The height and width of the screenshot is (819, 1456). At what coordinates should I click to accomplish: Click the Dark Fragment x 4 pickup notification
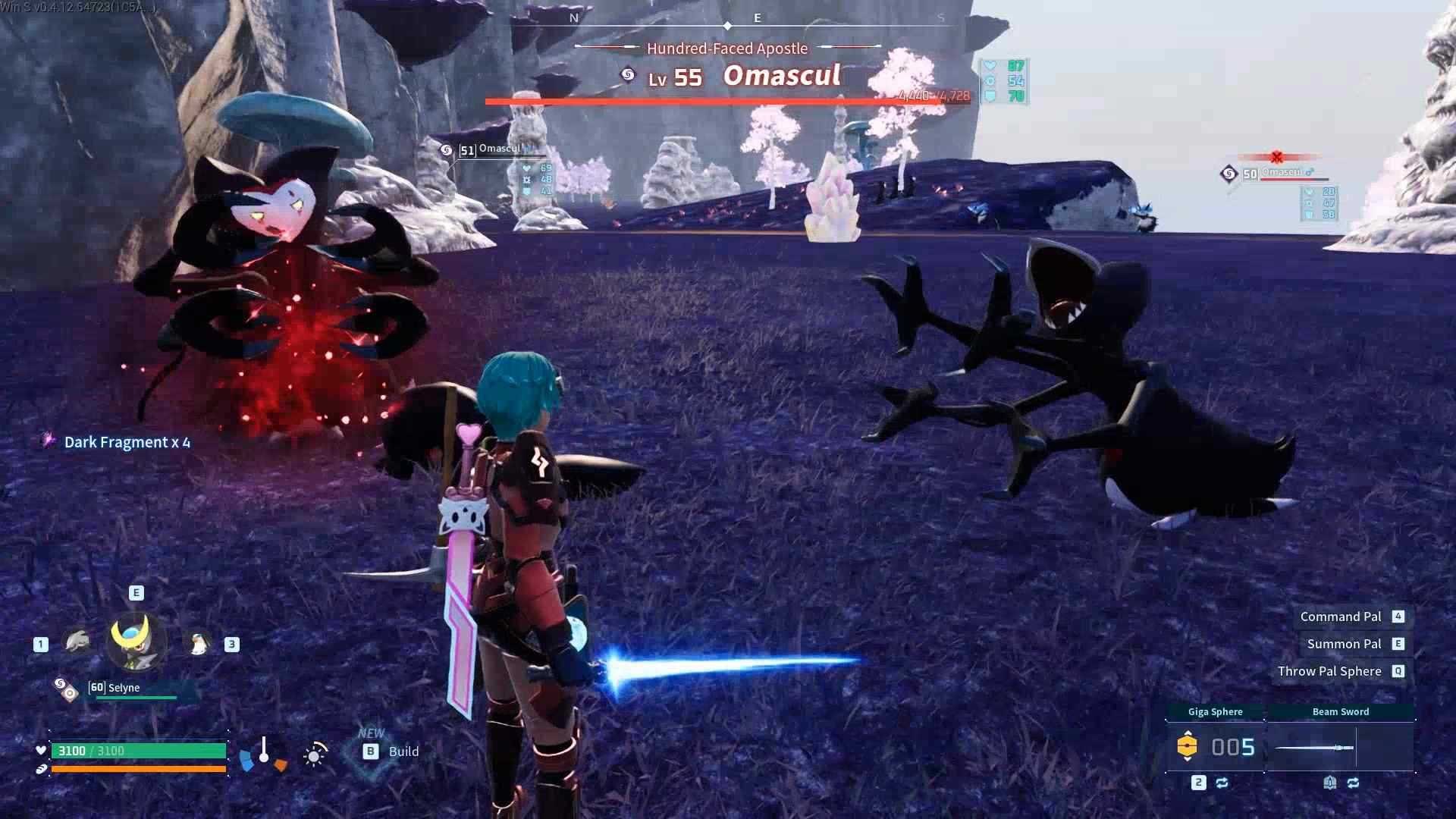pyautogui.click(x=126, y=442)
